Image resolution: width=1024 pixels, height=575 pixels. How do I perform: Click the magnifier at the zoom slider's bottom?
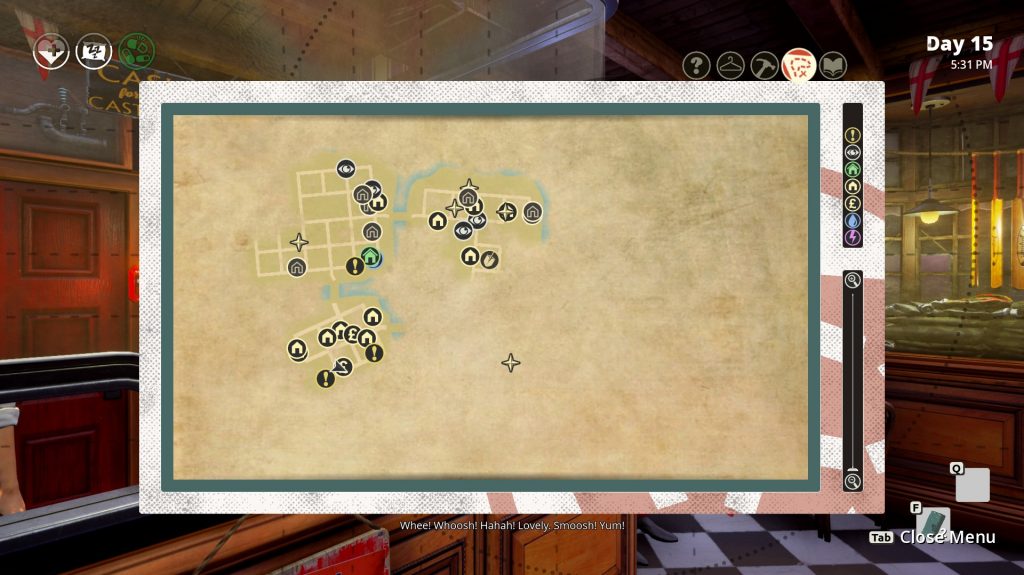[x=852, y=481]
